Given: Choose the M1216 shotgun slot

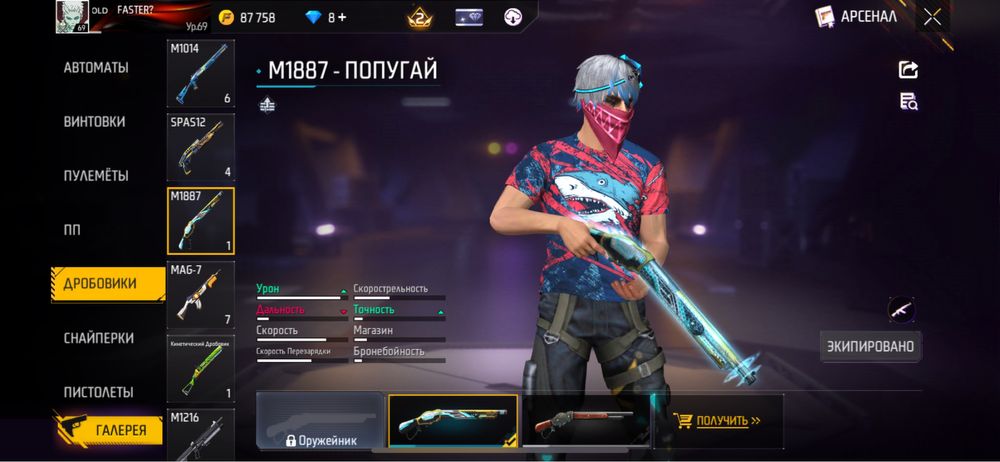Looking at the screenshot, I should (x=201, y=432).
